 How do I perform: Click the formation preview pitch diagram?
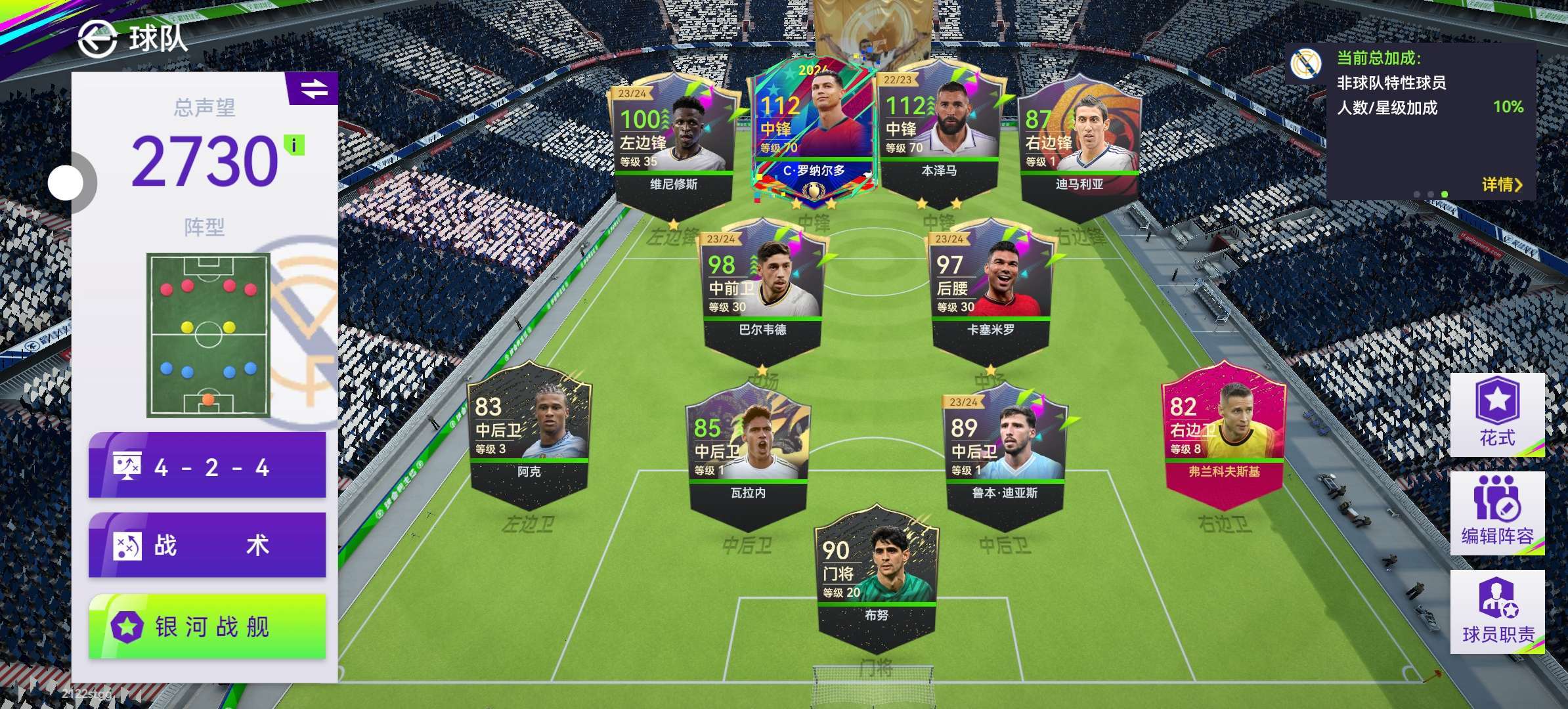tap(208, 335)
